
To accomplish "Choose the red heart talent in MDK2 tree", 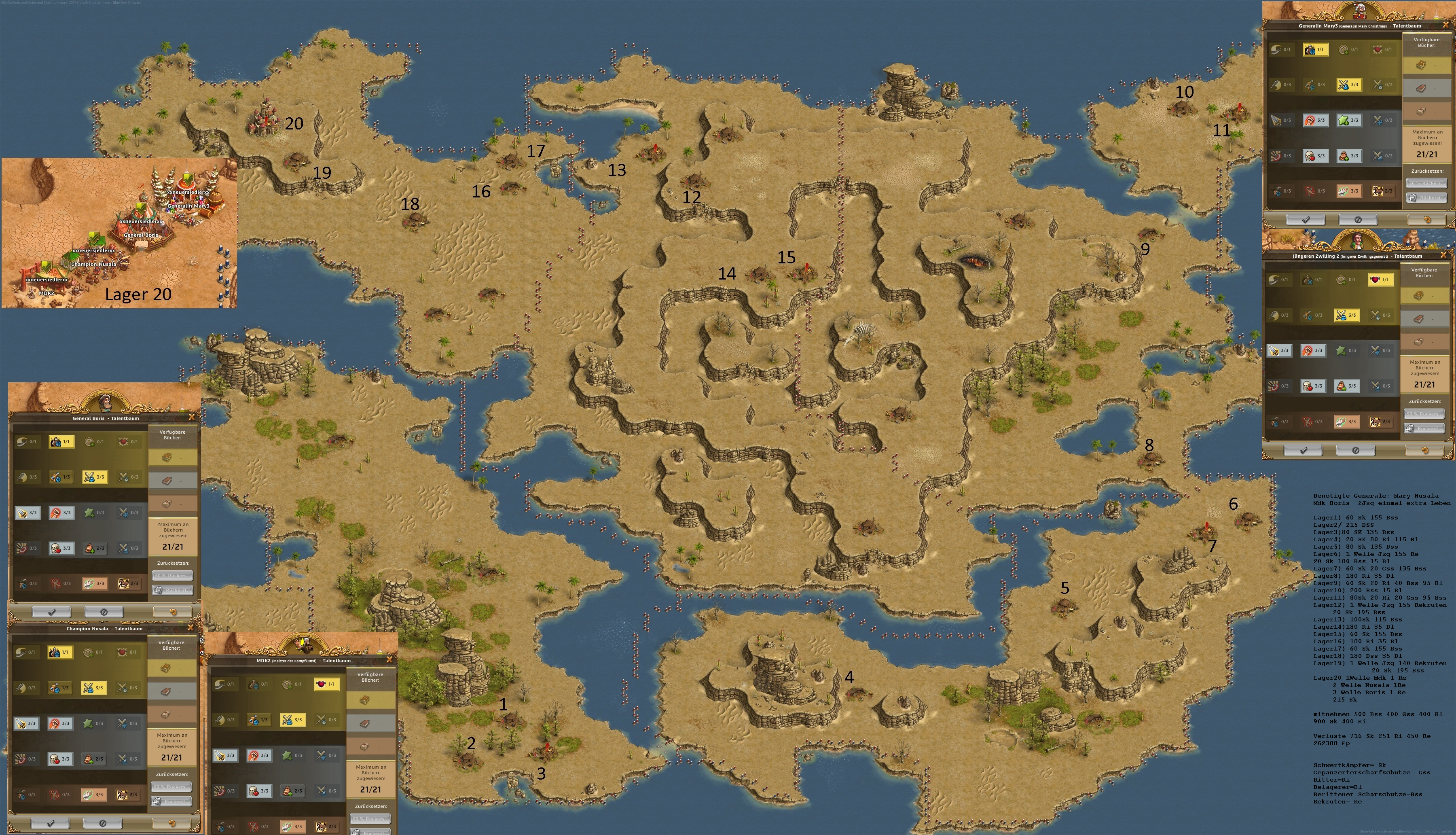I will tap(326, 684).
